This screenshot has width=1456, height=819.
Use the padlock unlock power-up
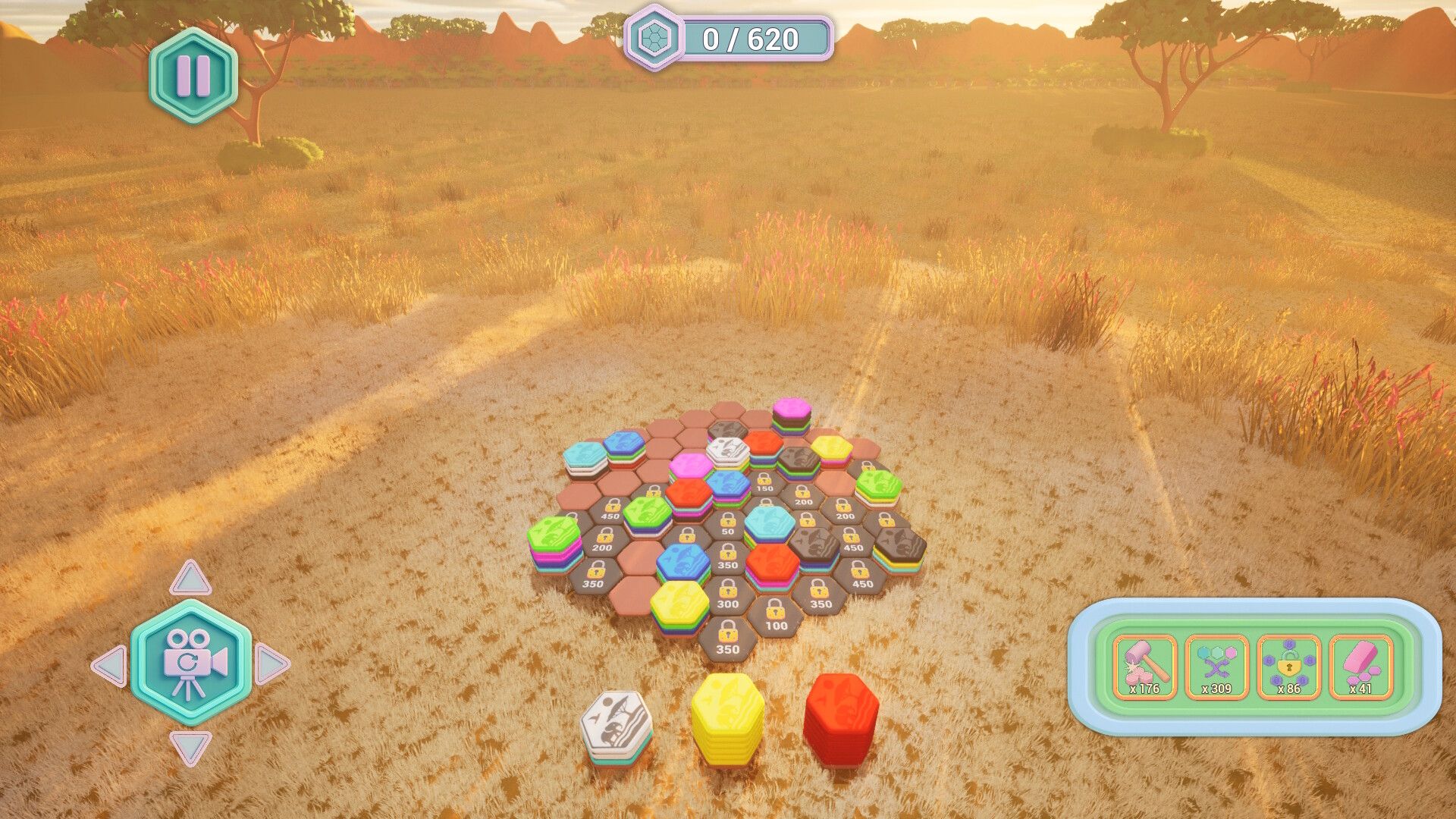(x=1288, y=667)
